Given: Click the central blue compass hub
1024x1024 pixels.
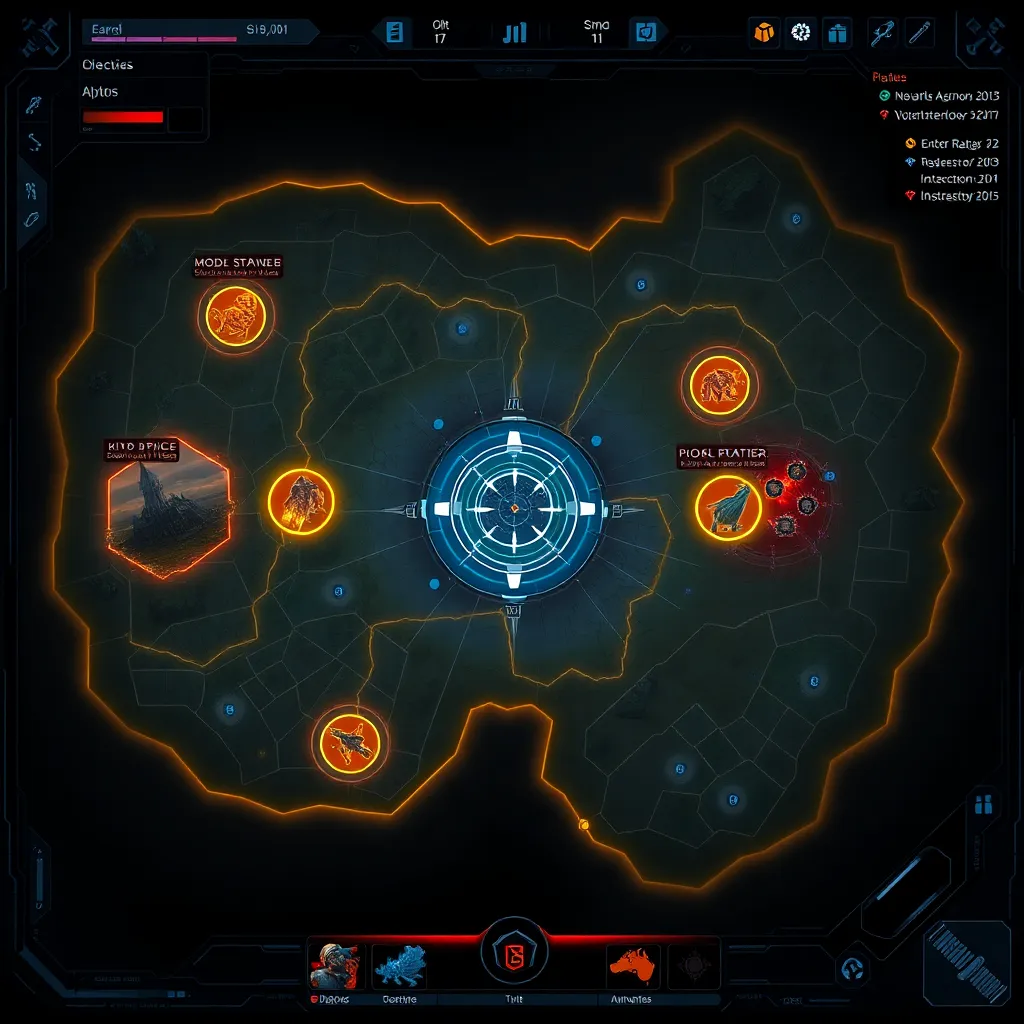Looking at the screenshot, I should click(513, 508).
